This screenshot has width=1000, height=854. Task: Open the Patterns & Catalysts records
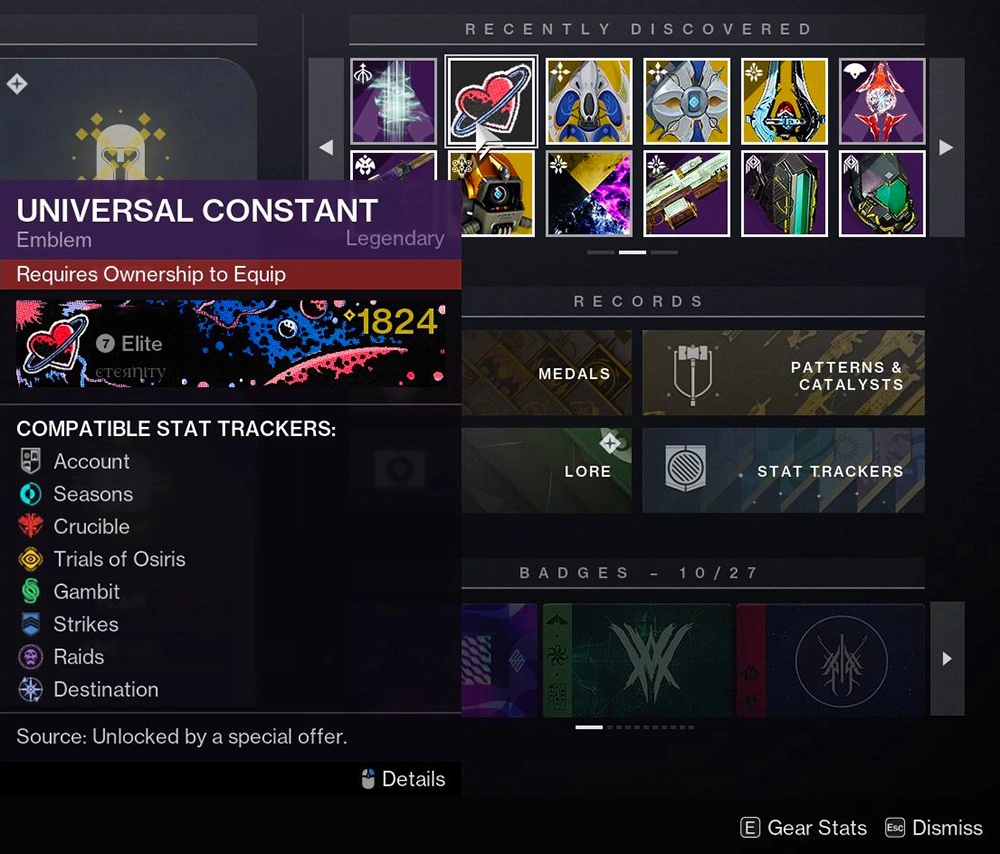[x=783, y=373]
